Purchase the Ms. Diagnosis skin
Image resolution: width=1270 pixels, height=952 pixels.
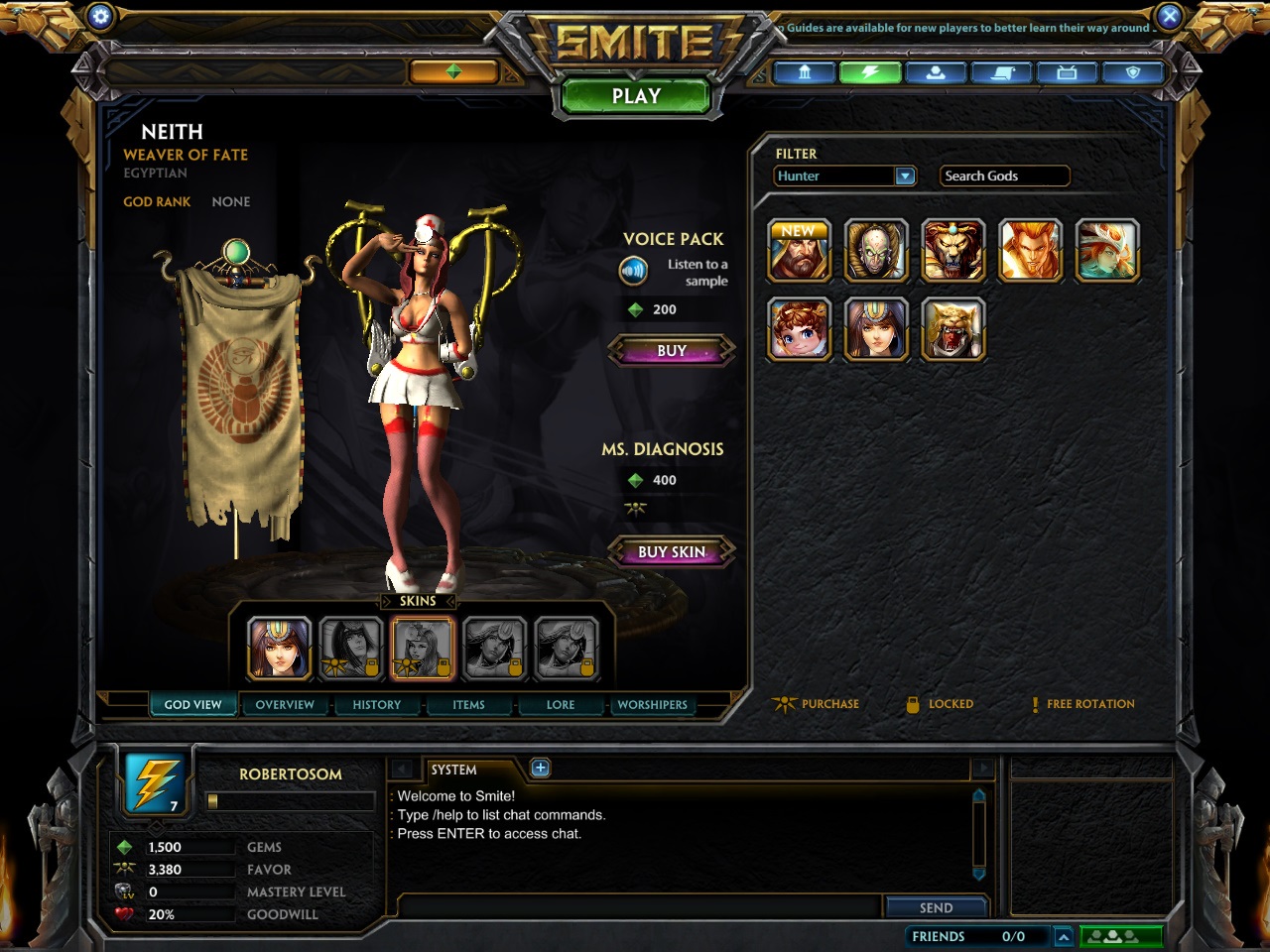point(672,551)
